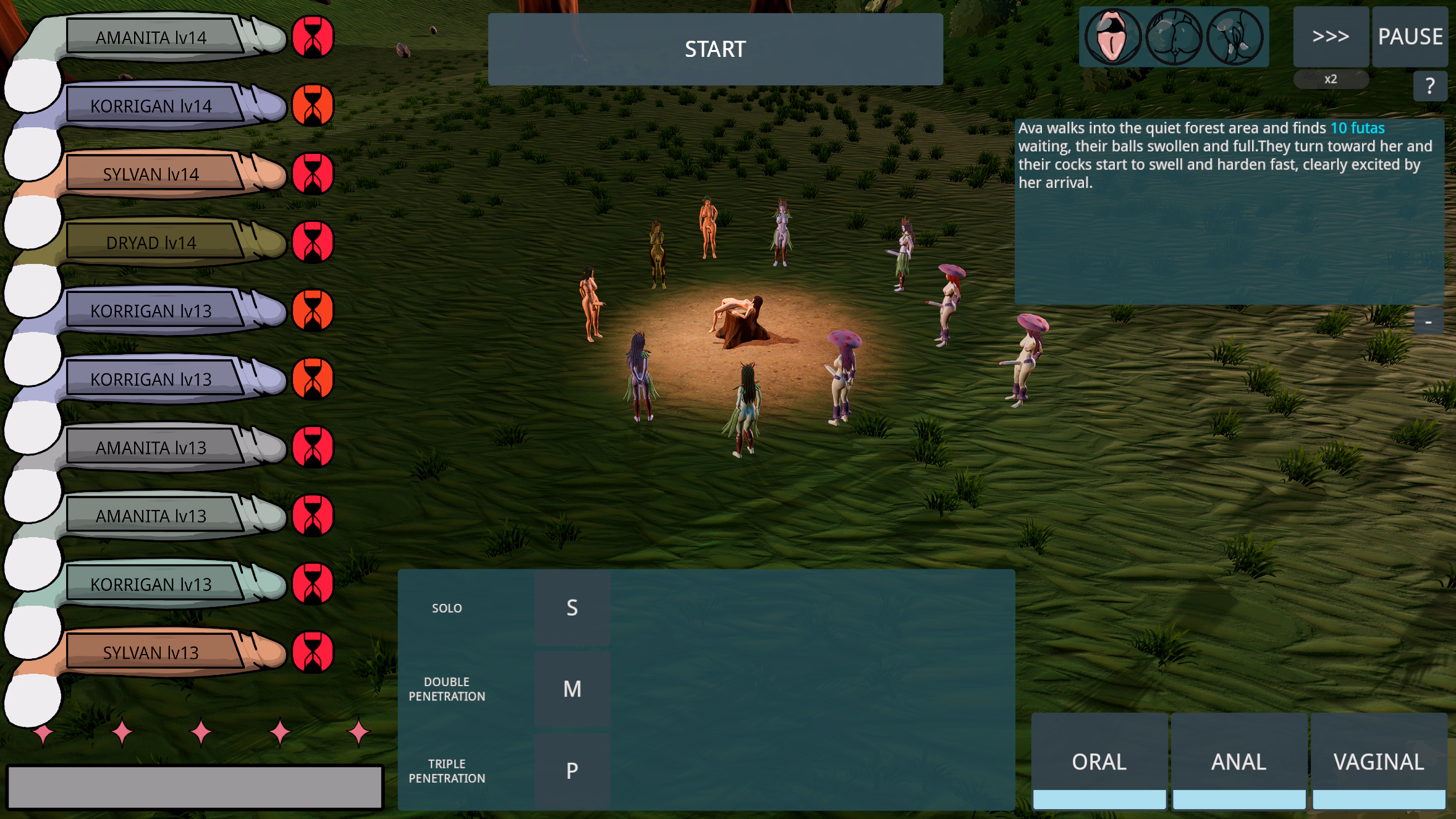1456x819 pixels.
Task: Open the help question mark
Action: (x=1429, y=86)
